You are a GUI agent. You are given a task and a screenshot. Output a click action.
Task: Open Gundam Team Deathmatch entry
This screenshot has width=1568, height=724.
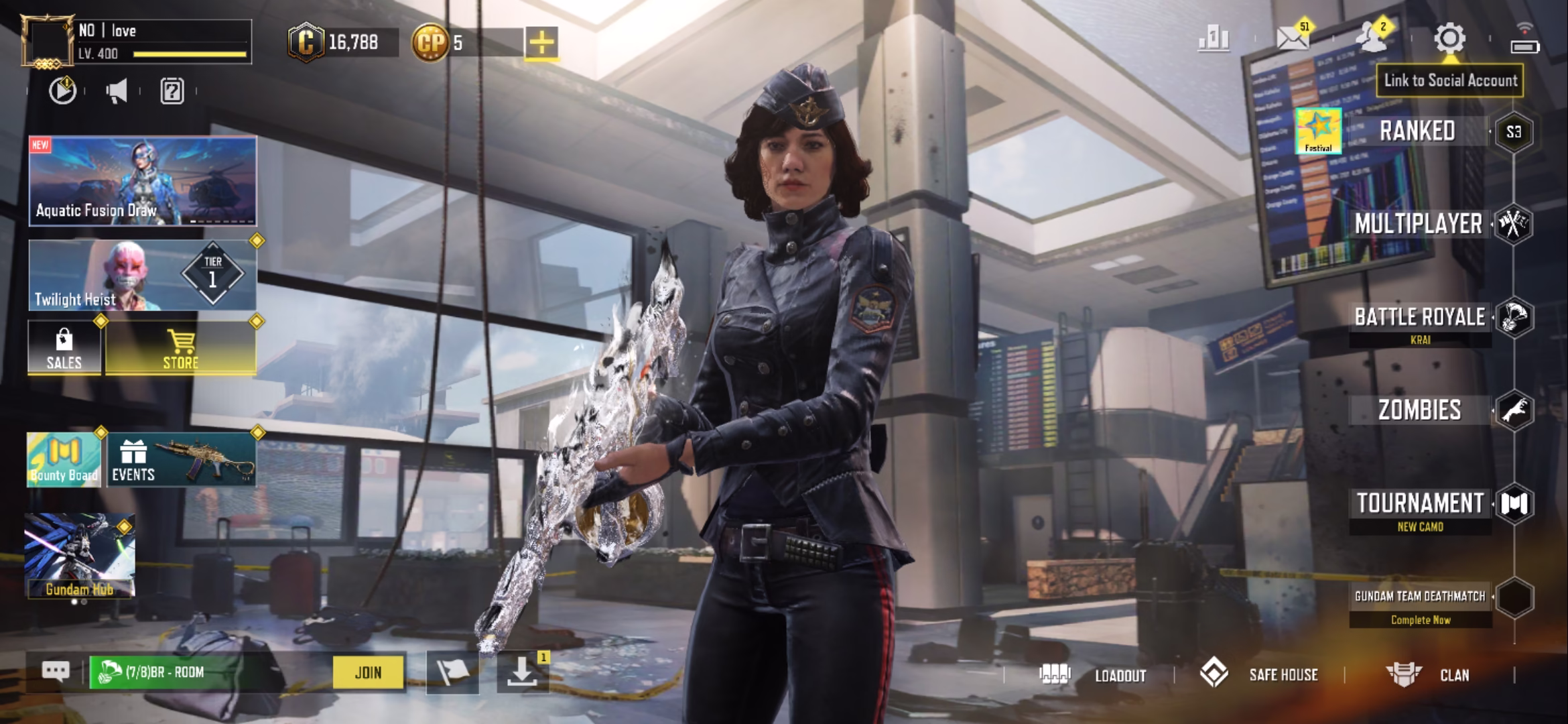1420,597
